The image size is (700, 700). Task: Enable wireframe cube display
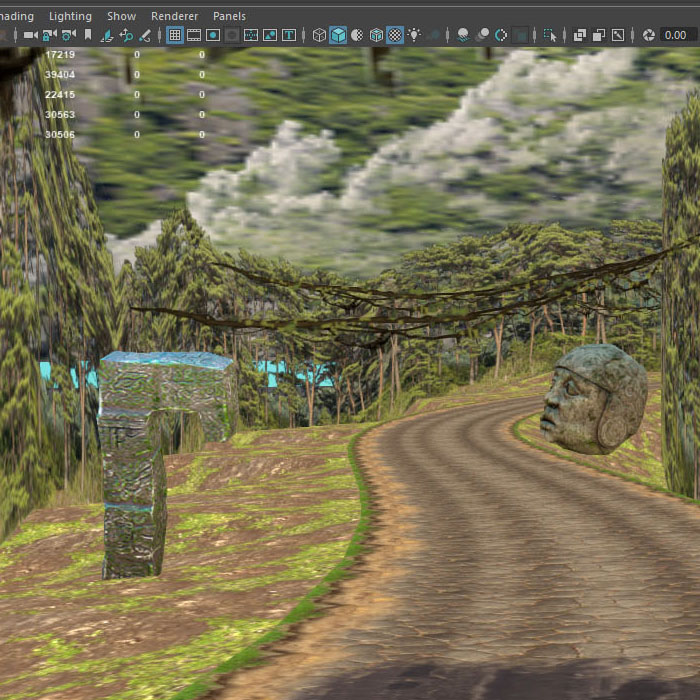[x=319, y=35]
